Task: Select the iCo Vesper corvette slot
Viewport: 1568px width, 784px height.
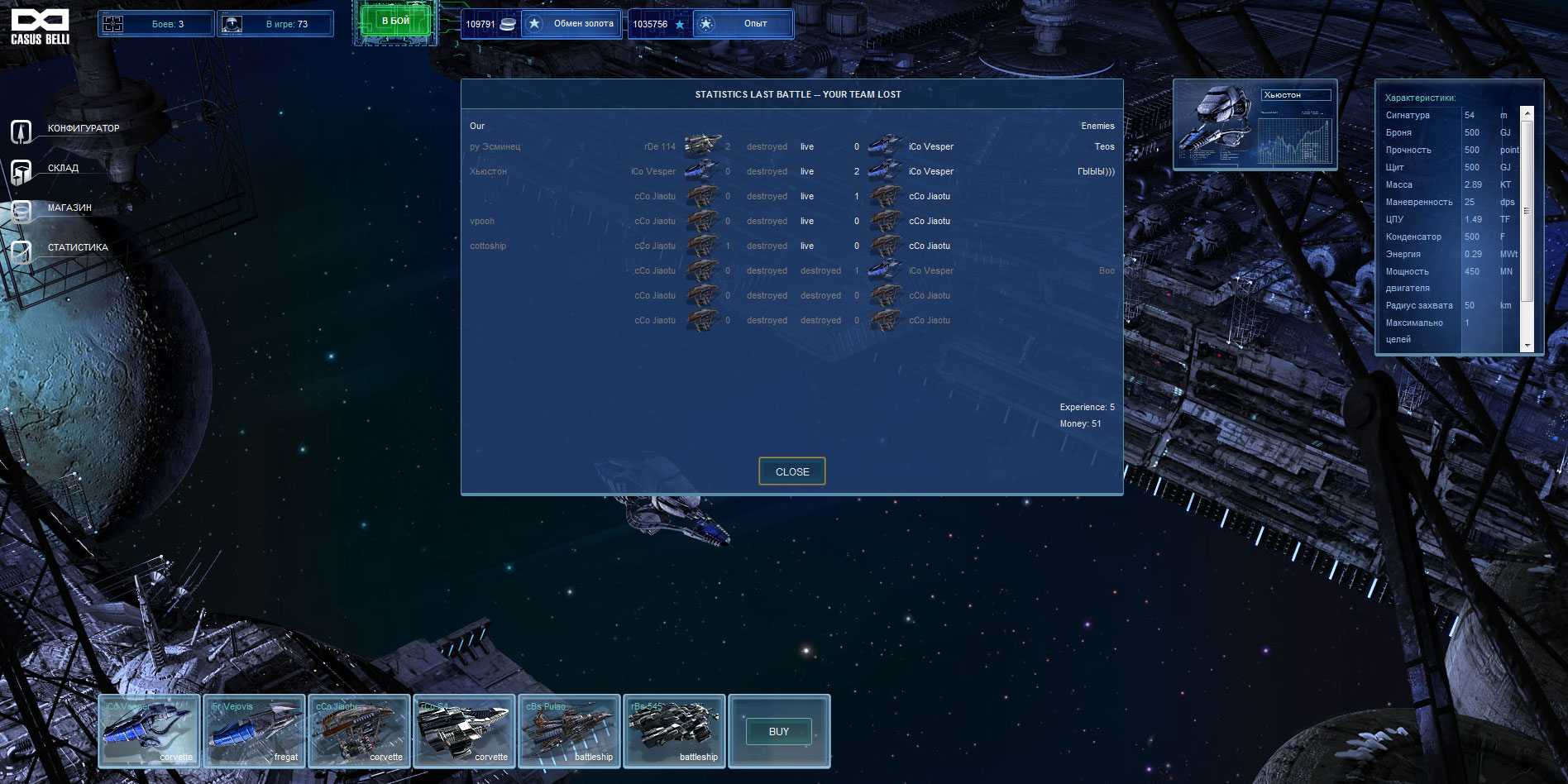Action: point(149,731)
